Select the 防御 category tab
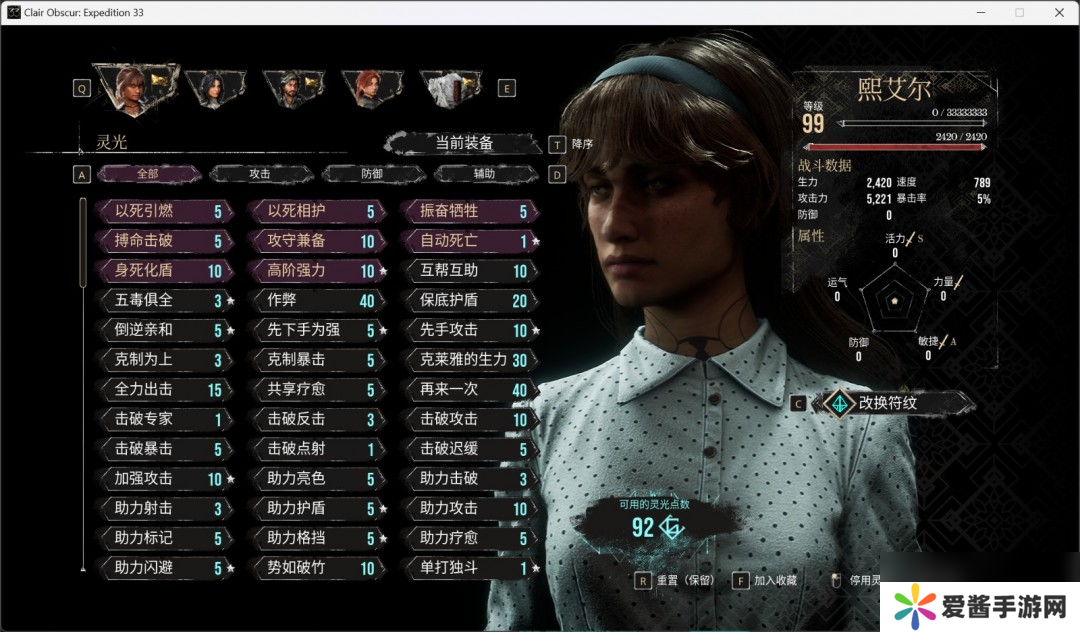The height and width of the screenshot is (632, 1080). coord(372,174)
